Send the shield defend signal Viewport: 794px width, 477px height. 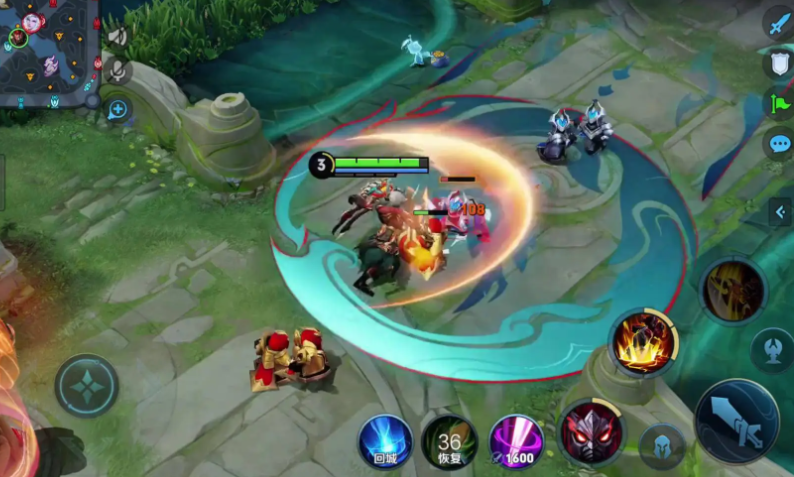point(778,63)
